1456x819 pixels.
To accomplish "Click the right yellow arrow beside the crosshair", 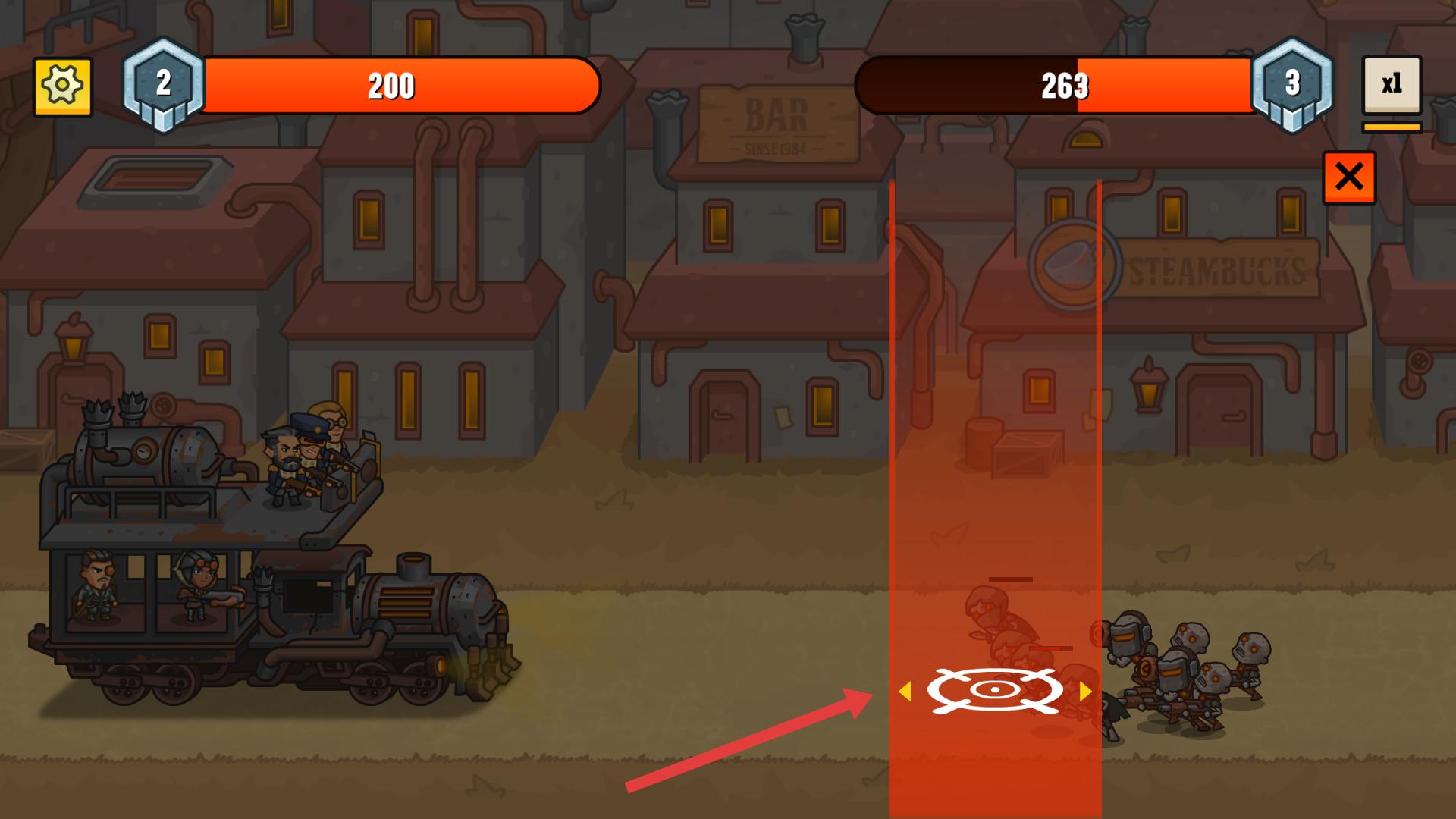I will 1085,691.
